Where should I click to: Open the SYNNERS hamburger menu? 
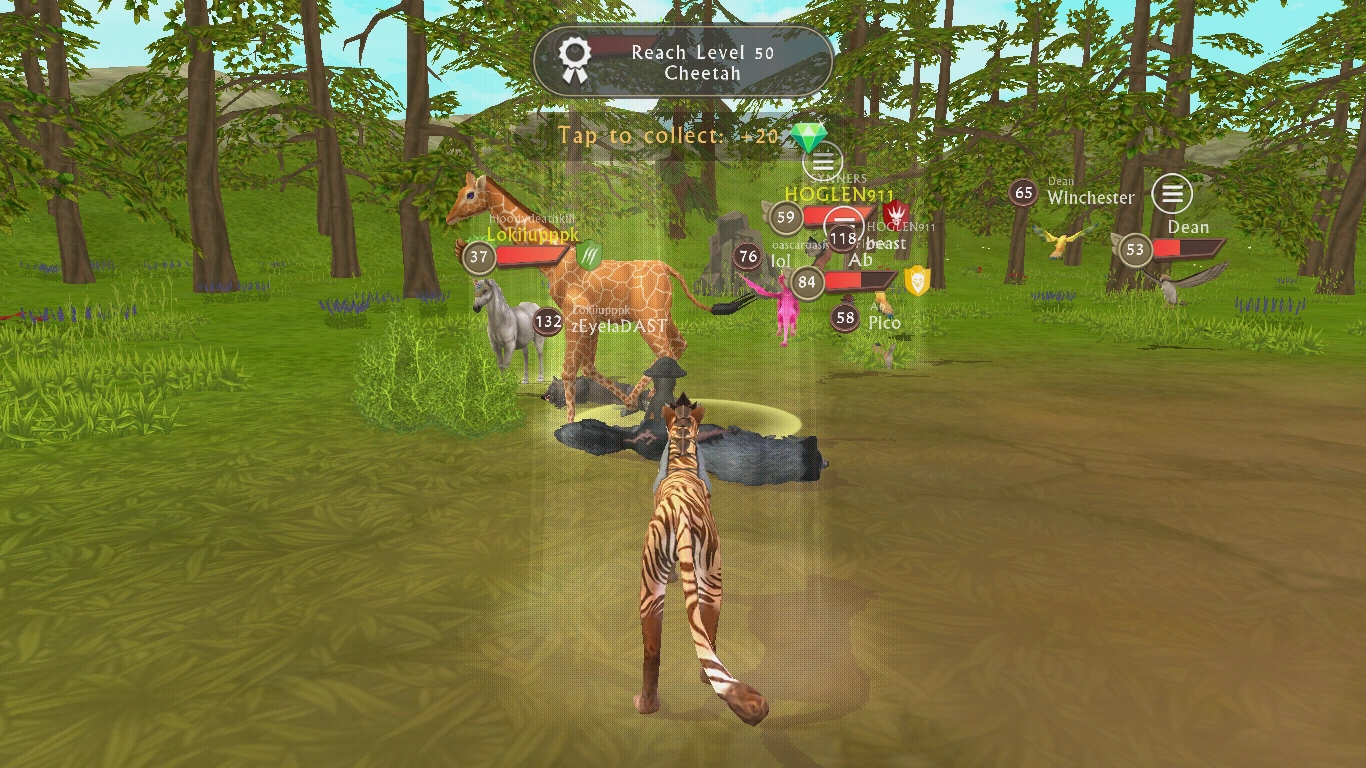pos(824,163)
